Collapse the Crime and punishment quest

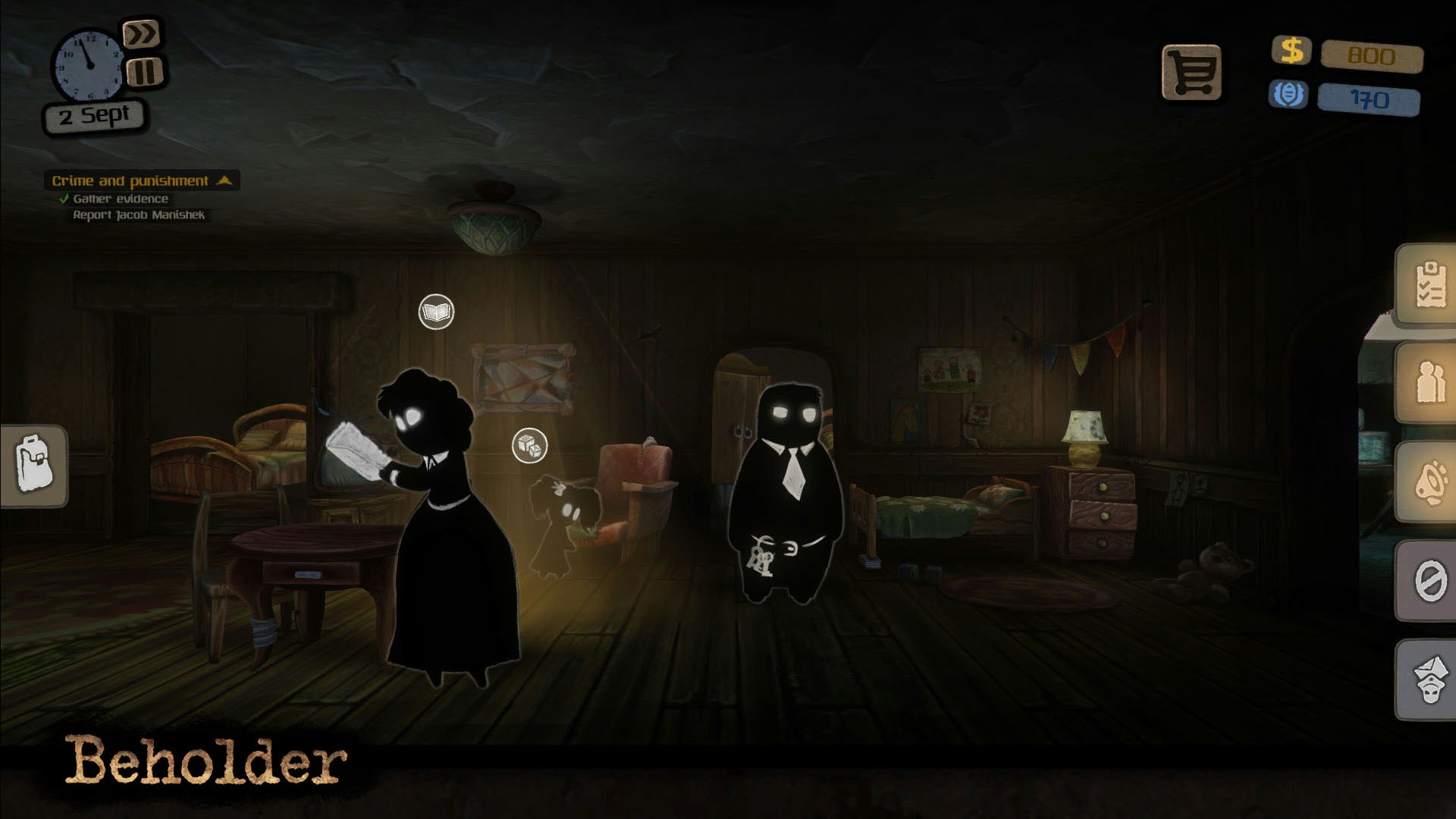tap(224, 180)
